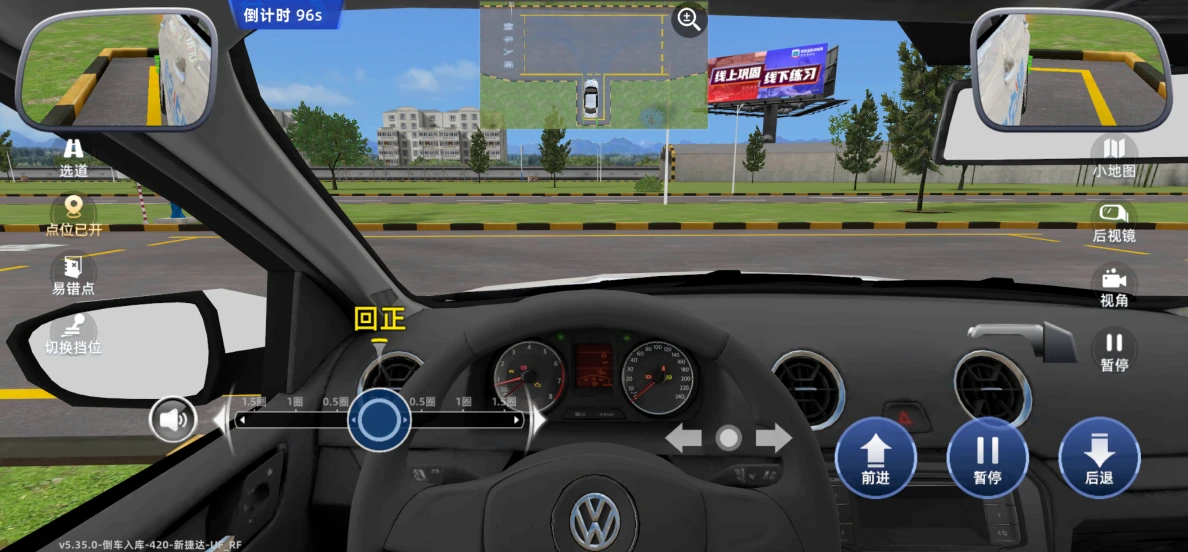Pause the game with top-right 暂停 icon
1188x552 pixels.
point(1114,349)
